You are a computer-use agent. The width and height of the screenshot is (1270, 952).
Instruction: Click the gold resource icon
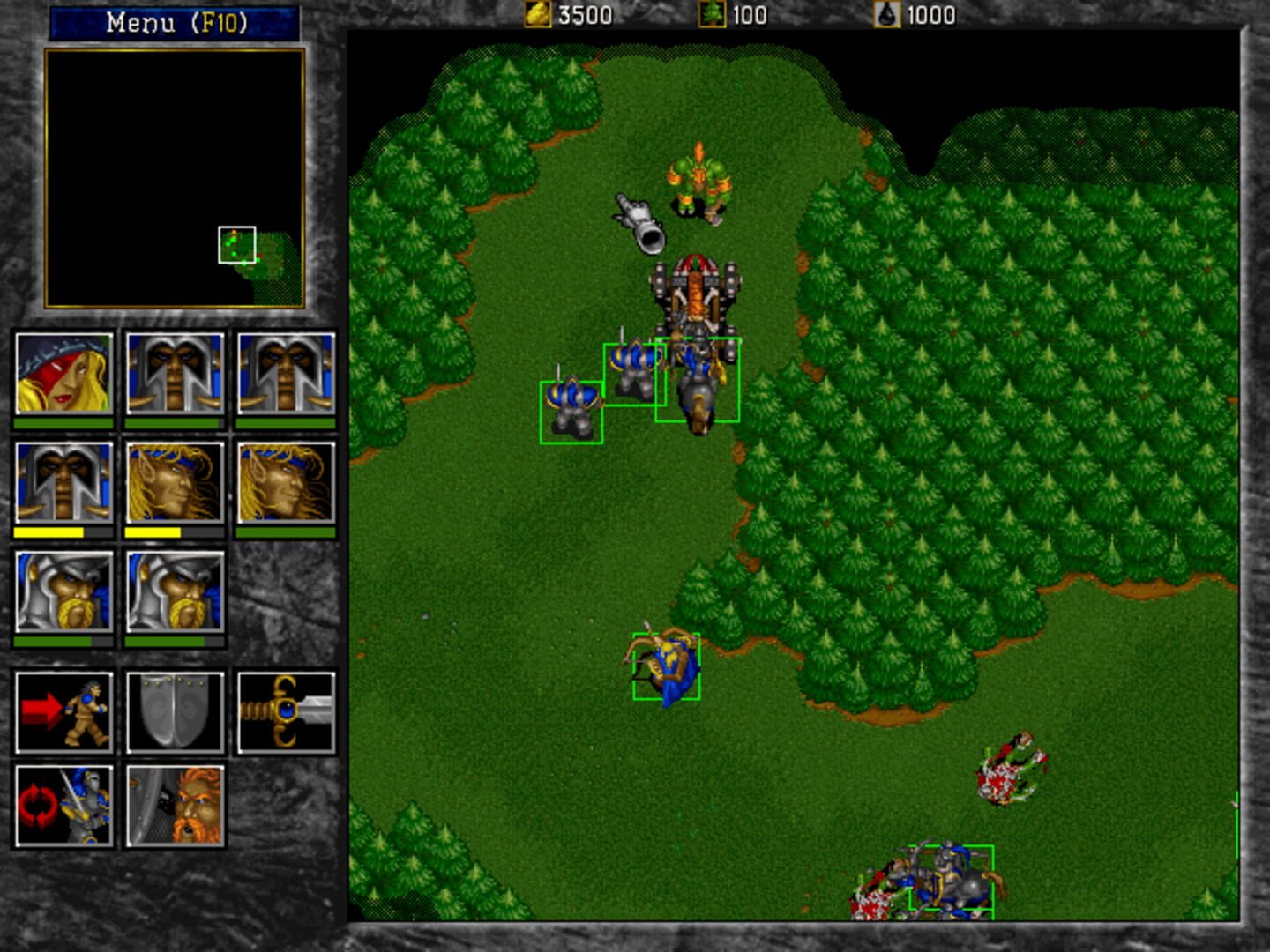(x=537, y=13)
